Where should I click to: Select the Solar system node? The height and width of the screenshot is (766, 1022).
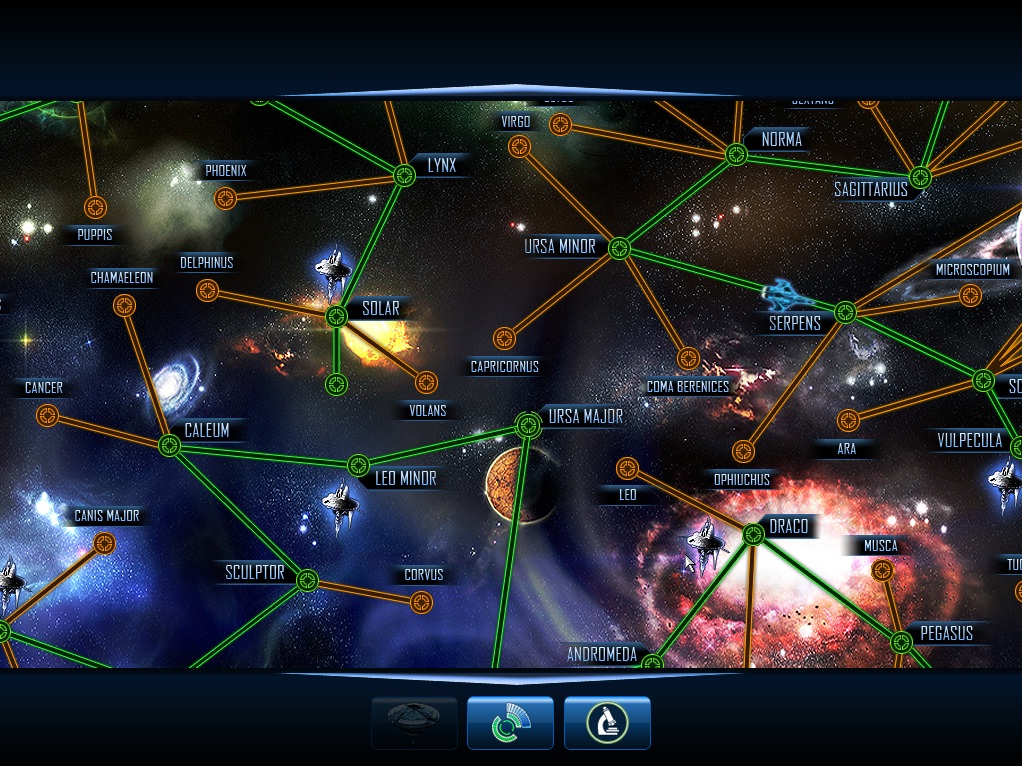(337, 316)
